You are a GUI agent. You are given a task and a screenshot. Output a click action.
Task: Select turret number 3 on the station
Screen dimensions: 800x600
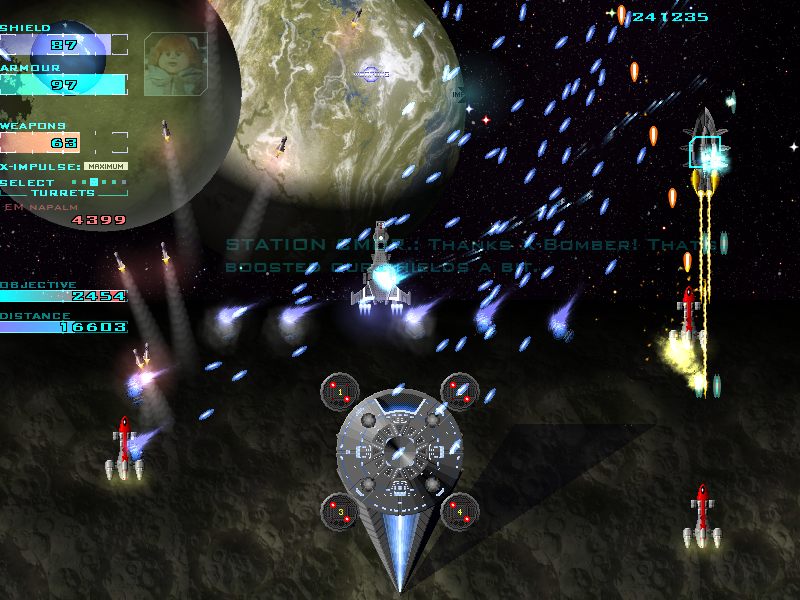(340, 511)
